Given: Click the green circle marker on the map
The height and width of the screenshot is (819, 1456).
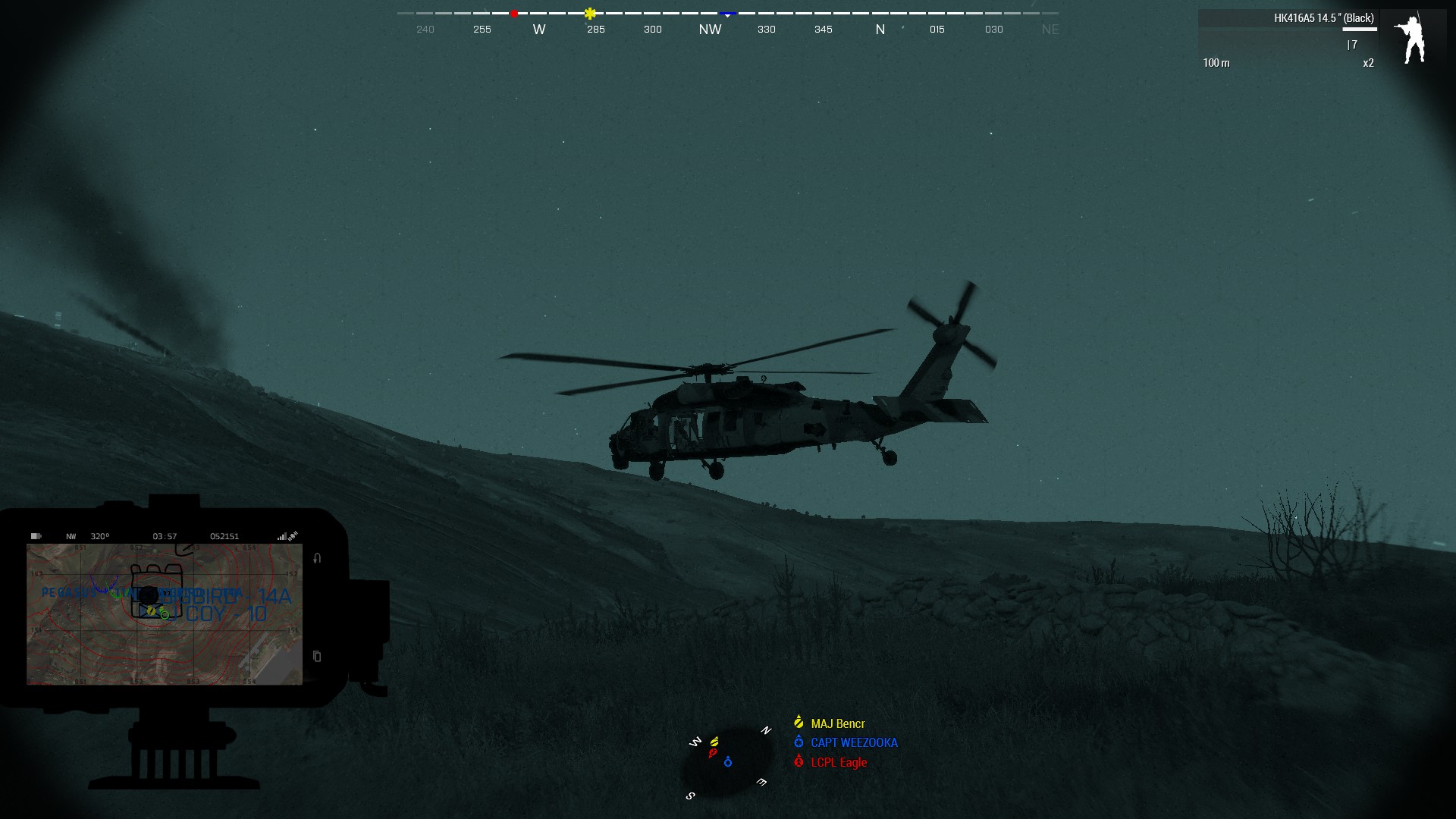Looking at the screenshot, I should [x=165, y=615].
